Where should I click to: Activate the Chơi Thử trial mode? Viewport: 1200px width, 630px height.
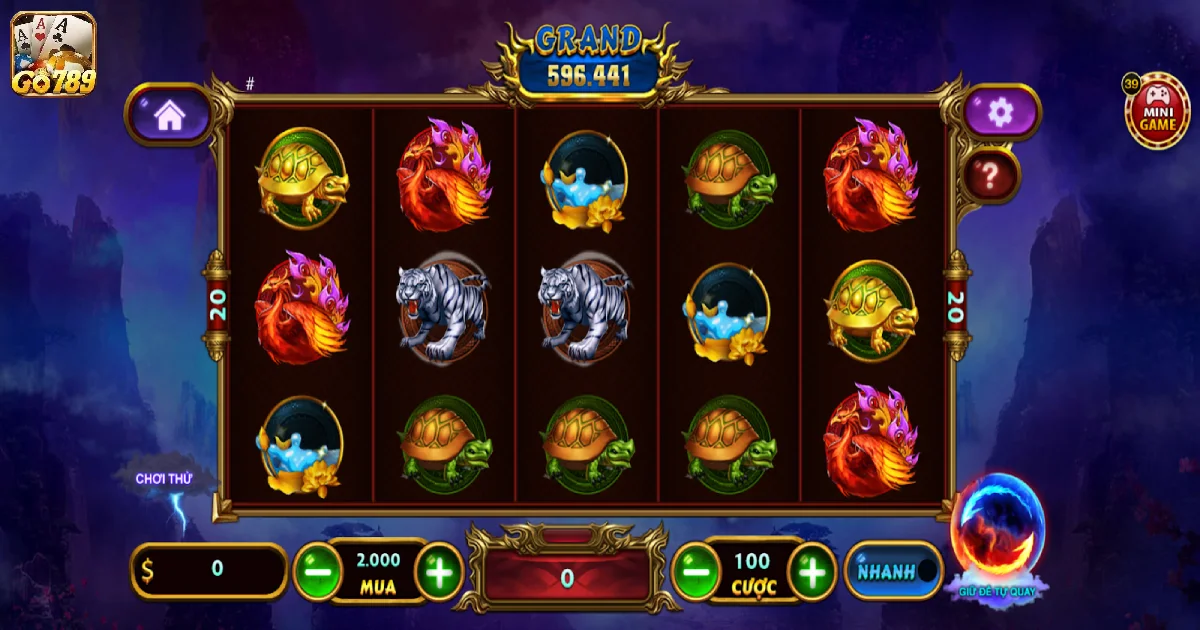pos(166,480)
